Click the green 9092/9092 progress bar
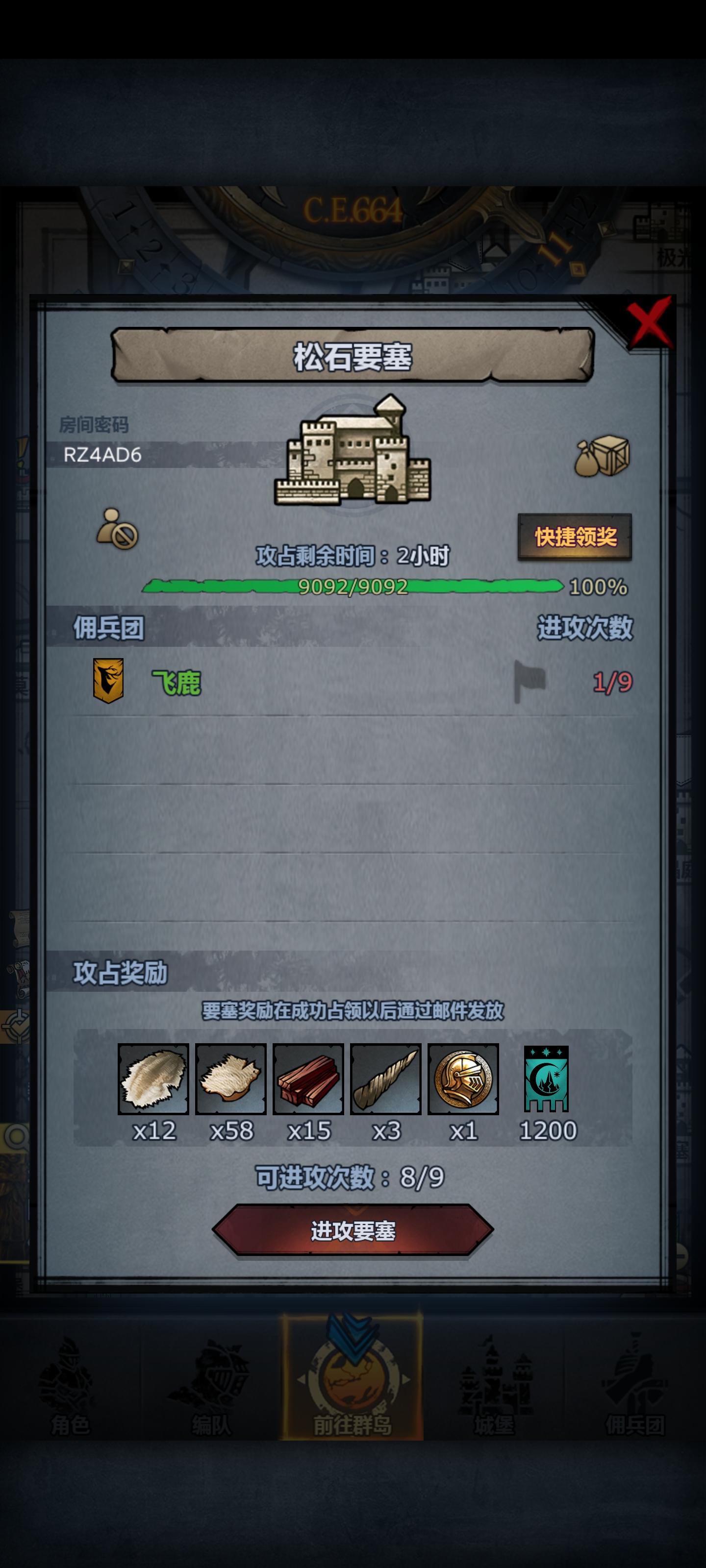Image resolution: width=706 pixels, height=1568 pixels. 353,588
